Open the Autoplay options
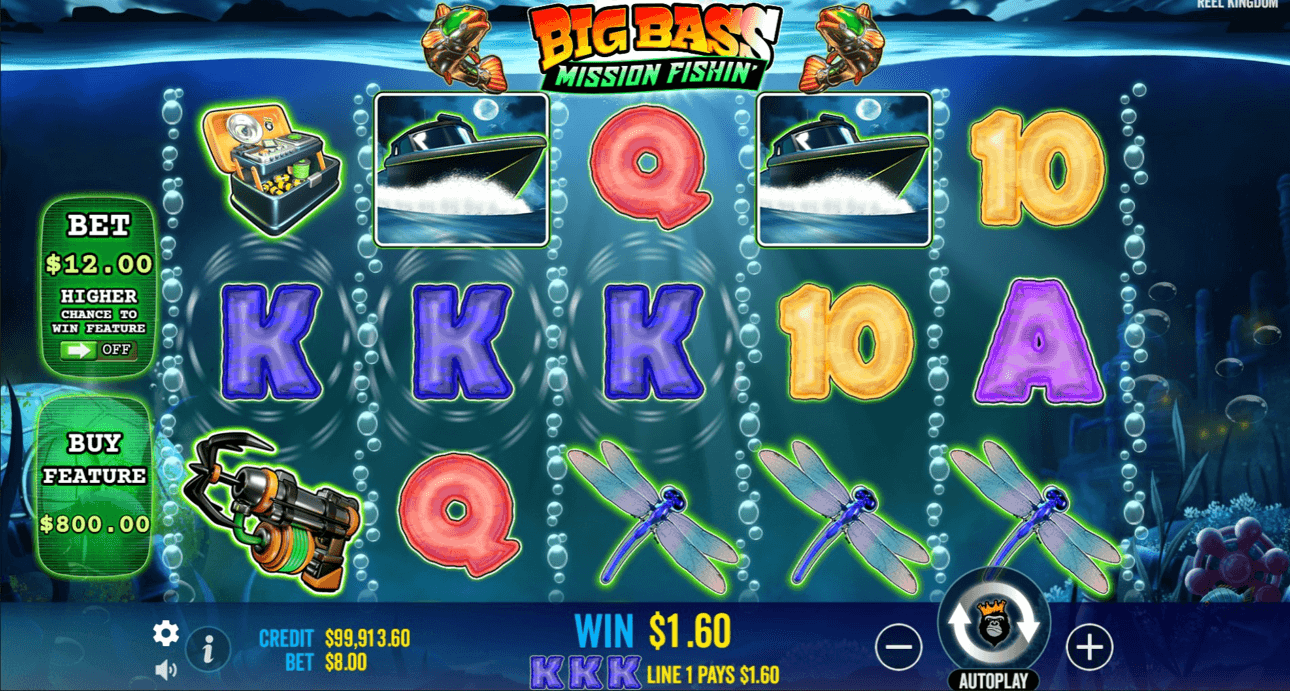Screen dimensions: 1290x691 [x=993, y=681]
